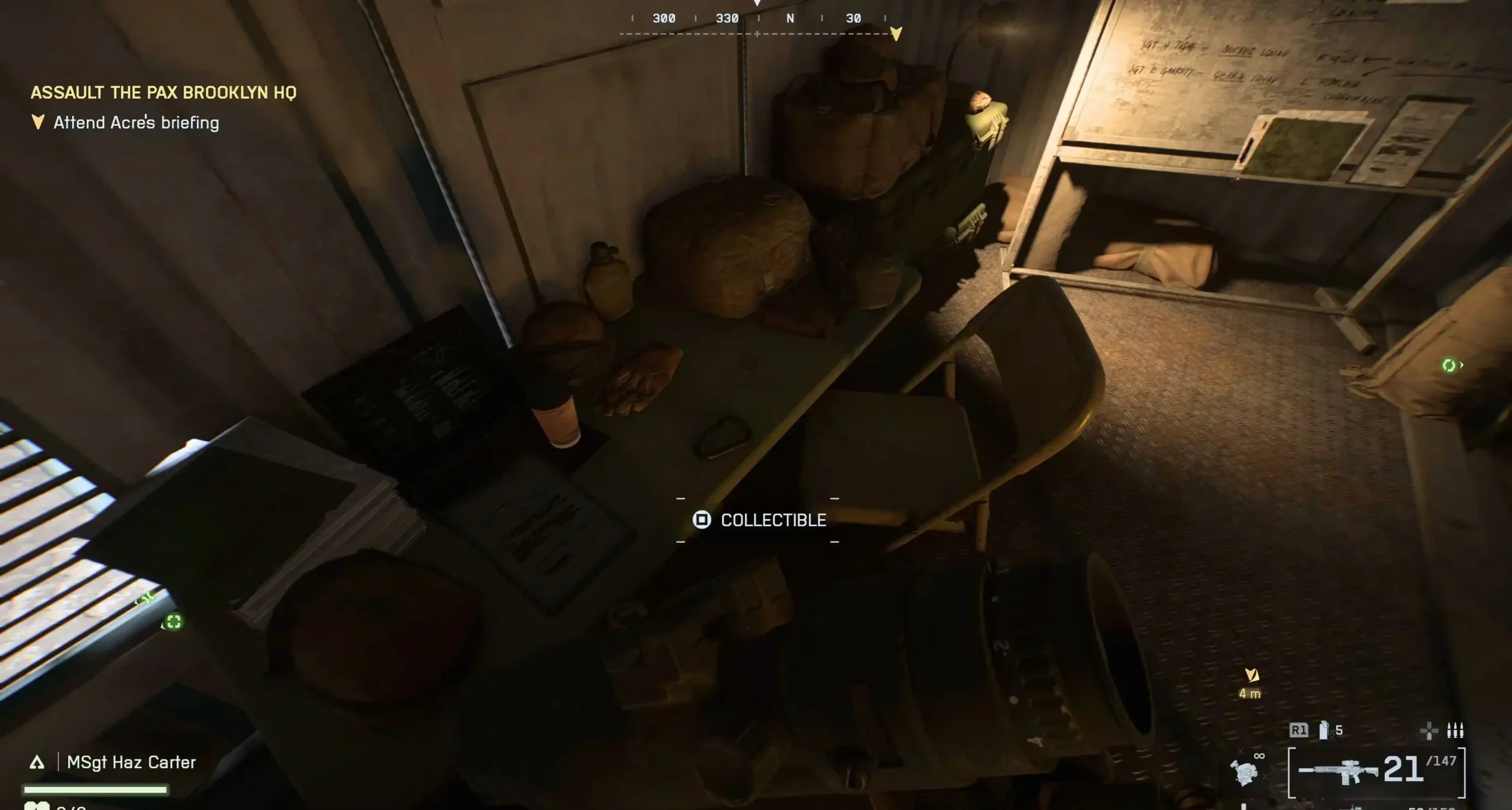Toggle the fire mode bullets icon
This screenshot has width=1512, height=810.
tap(1455, 731)
